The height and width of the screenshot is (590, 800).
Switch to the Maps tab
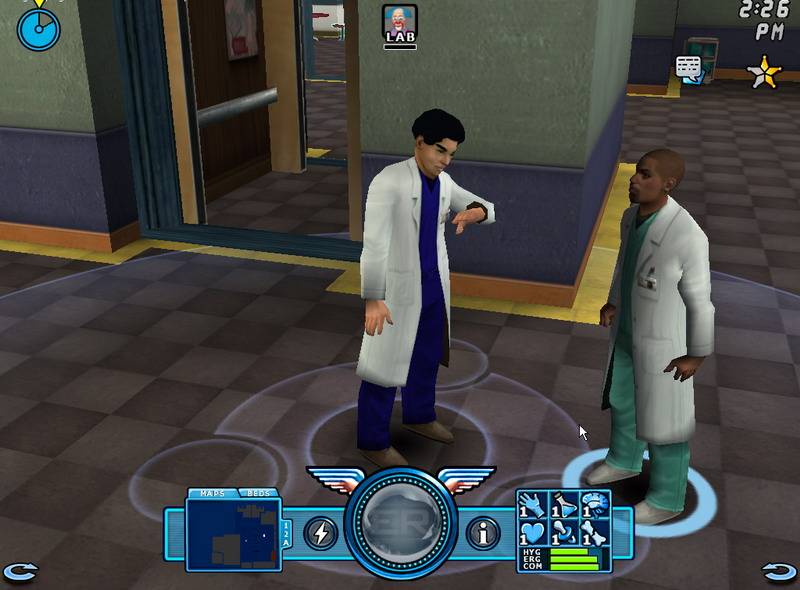(212, 493)
